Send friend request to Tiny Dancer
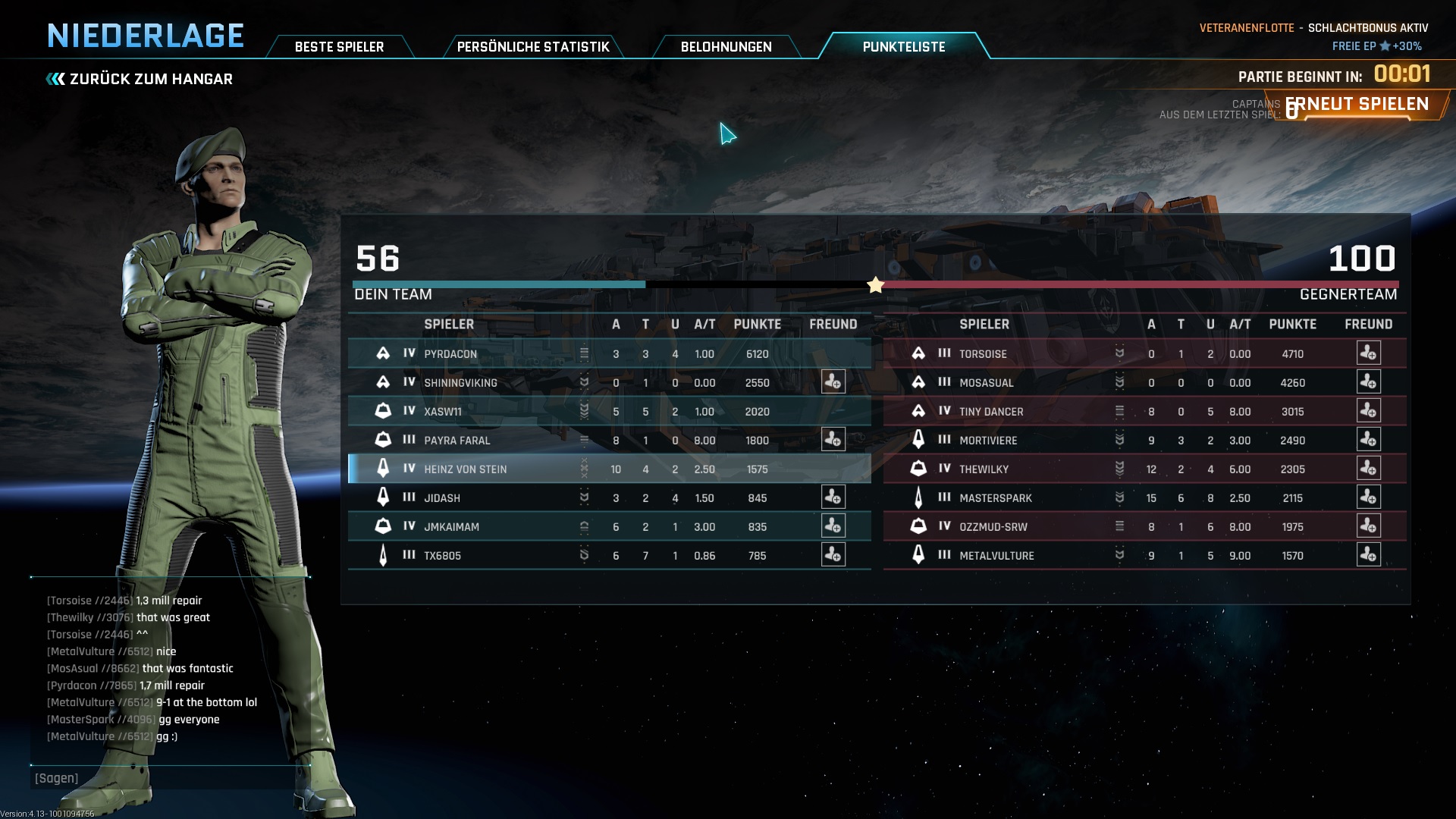Screen dimensions: 1456x819 (x=1368, y=411)
